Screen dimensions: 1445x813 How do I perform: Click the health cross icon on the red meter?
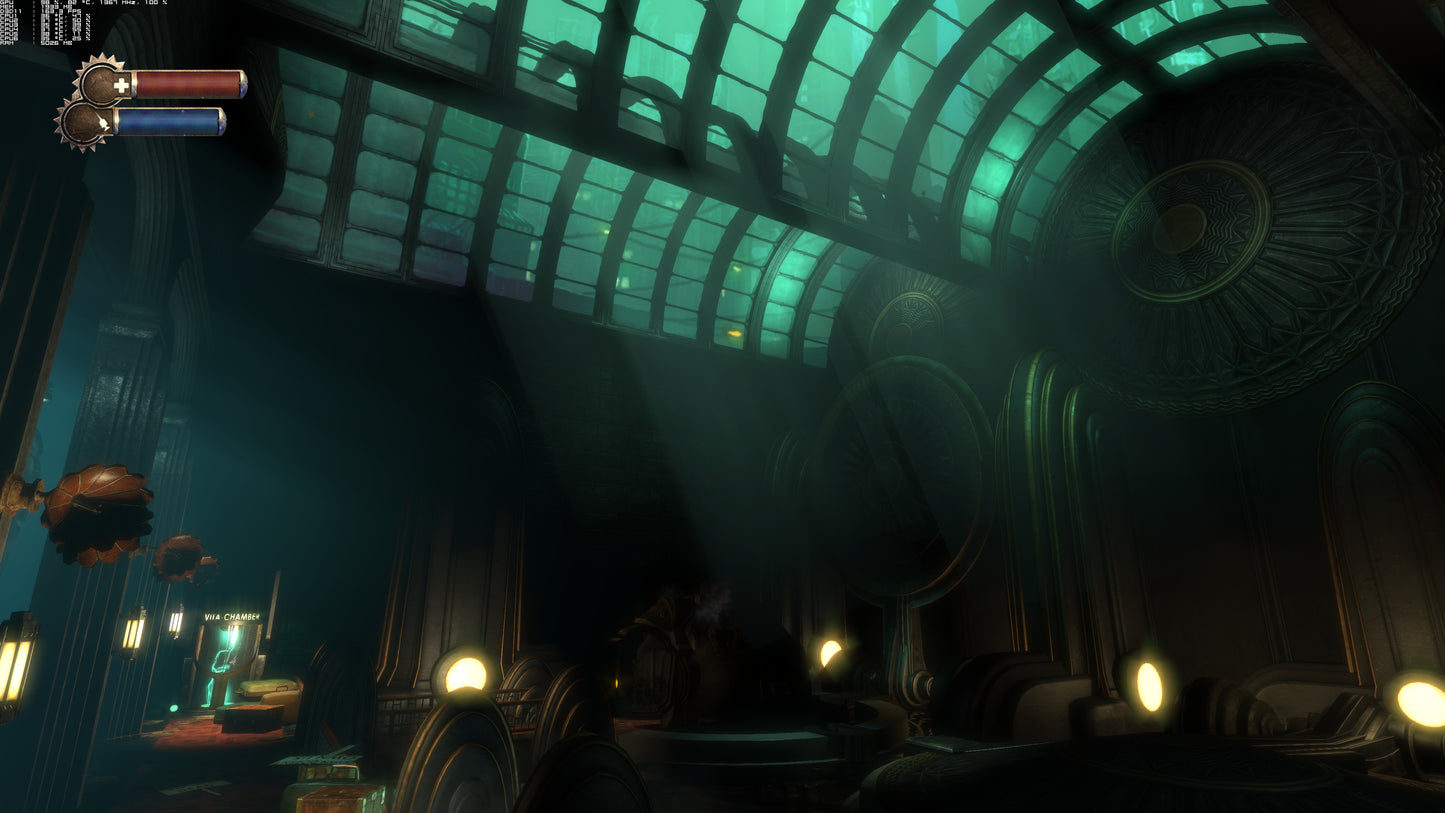click(x=122, y=84)
